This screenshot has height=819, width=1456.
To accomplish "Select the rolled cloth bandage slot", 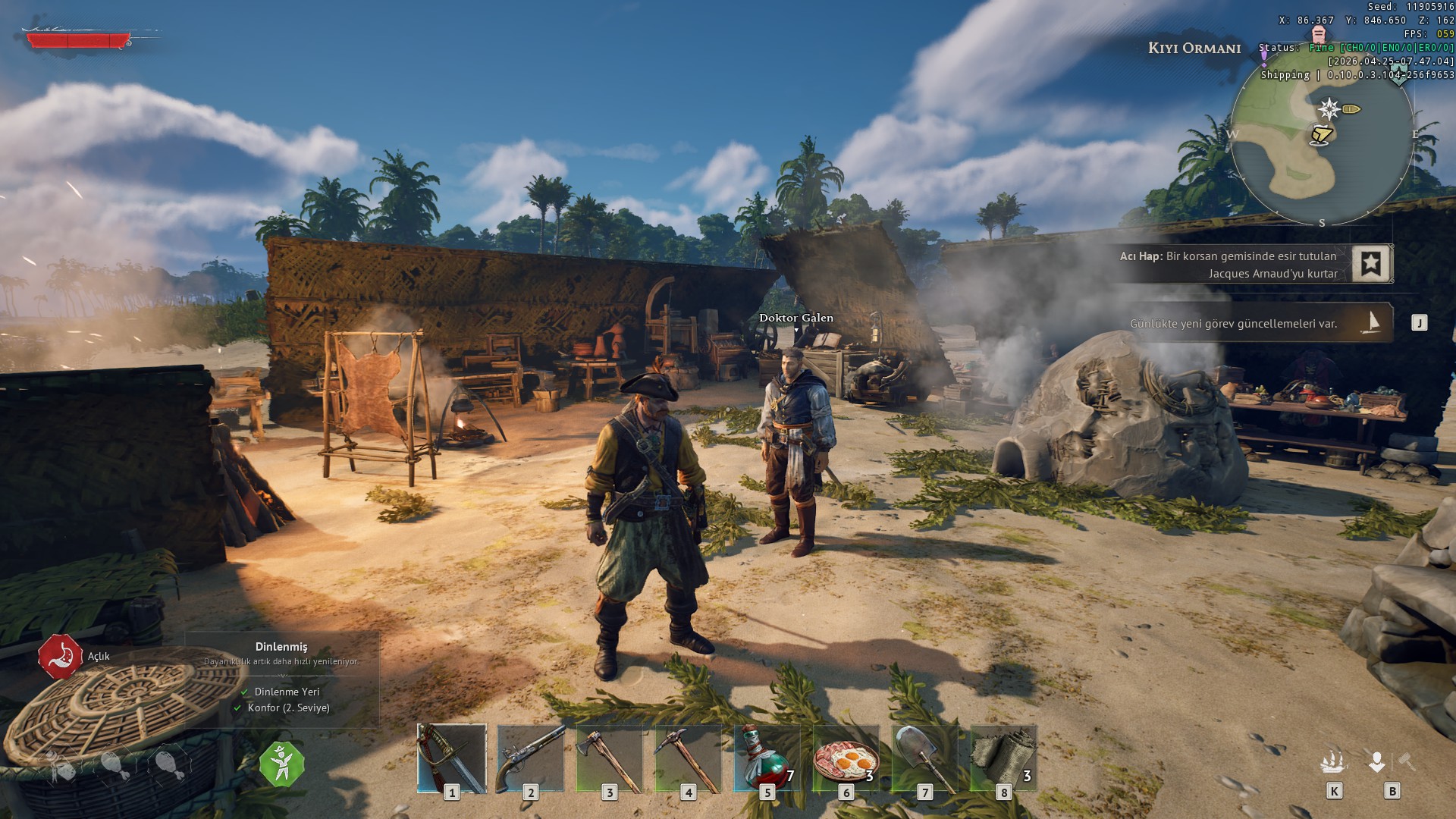I will click(1003, 758).
